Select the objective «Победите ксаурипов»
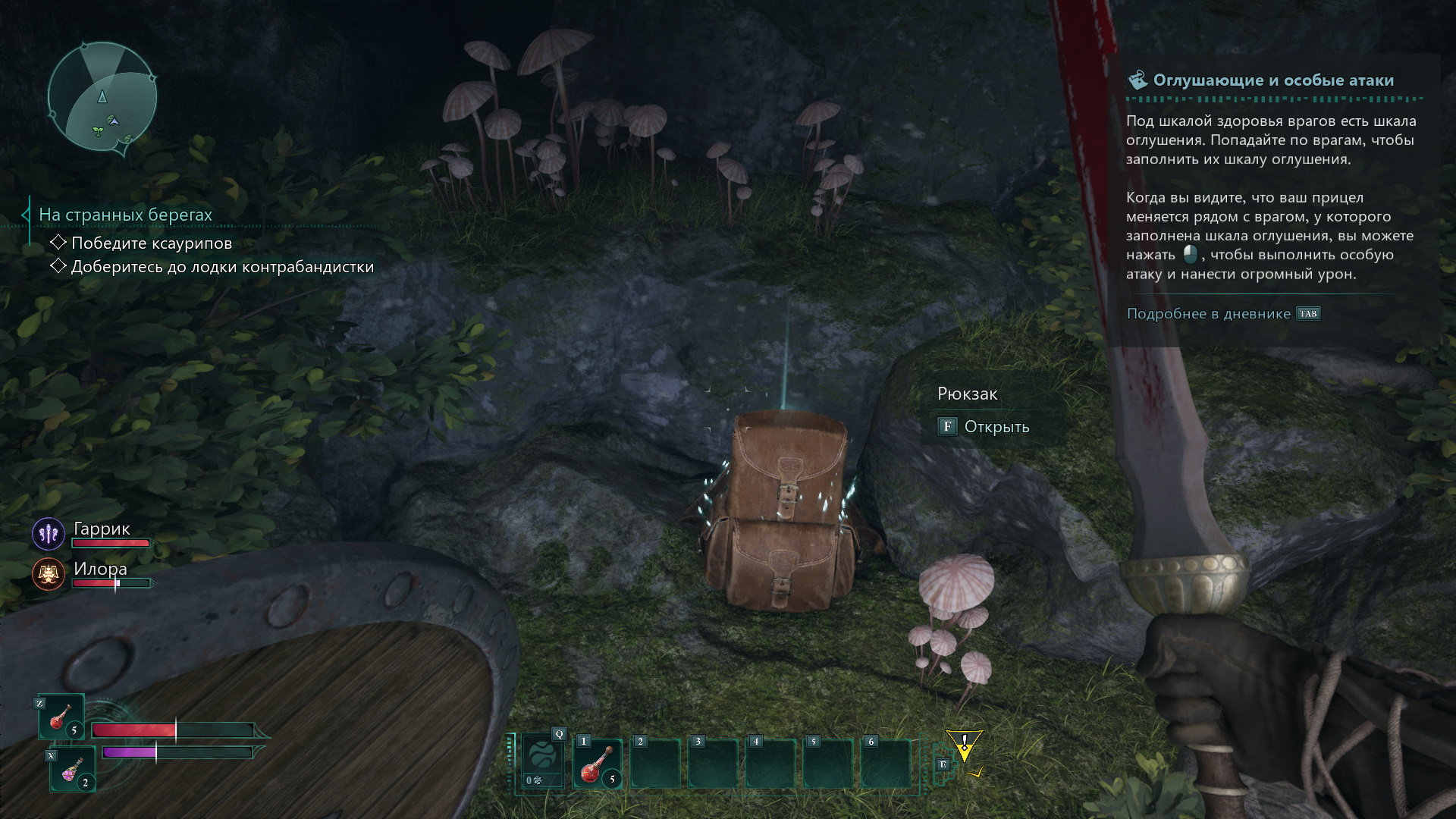 [x=151, y=243]
